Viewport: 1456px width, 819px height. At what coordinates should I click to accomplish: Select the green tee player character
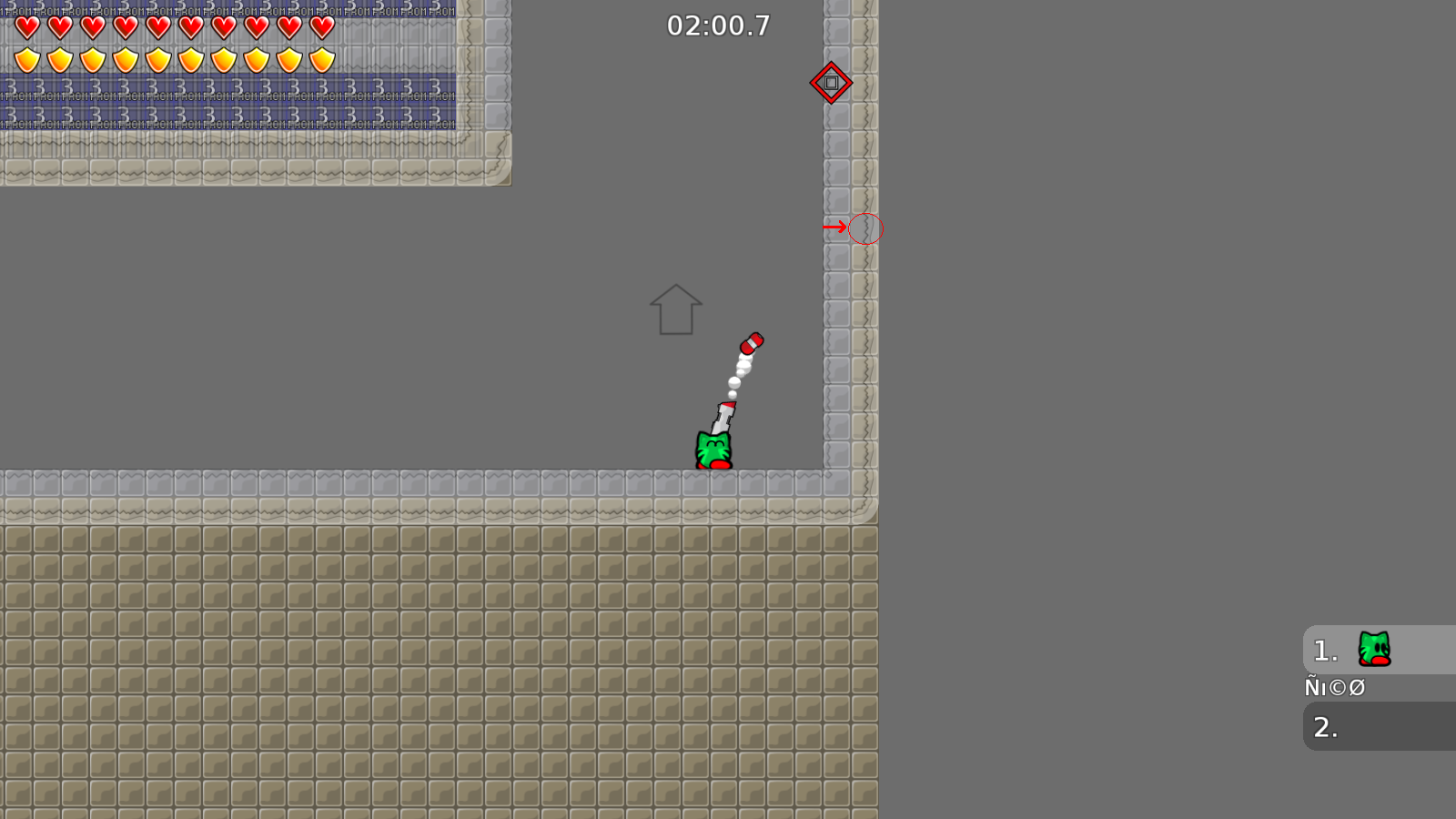(713, 450)
